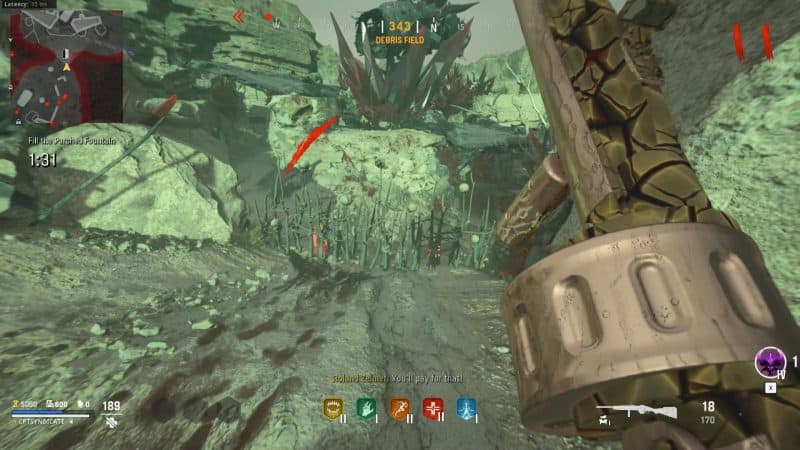
Task: Select the Debris Field compass marker
Action: 400,39
